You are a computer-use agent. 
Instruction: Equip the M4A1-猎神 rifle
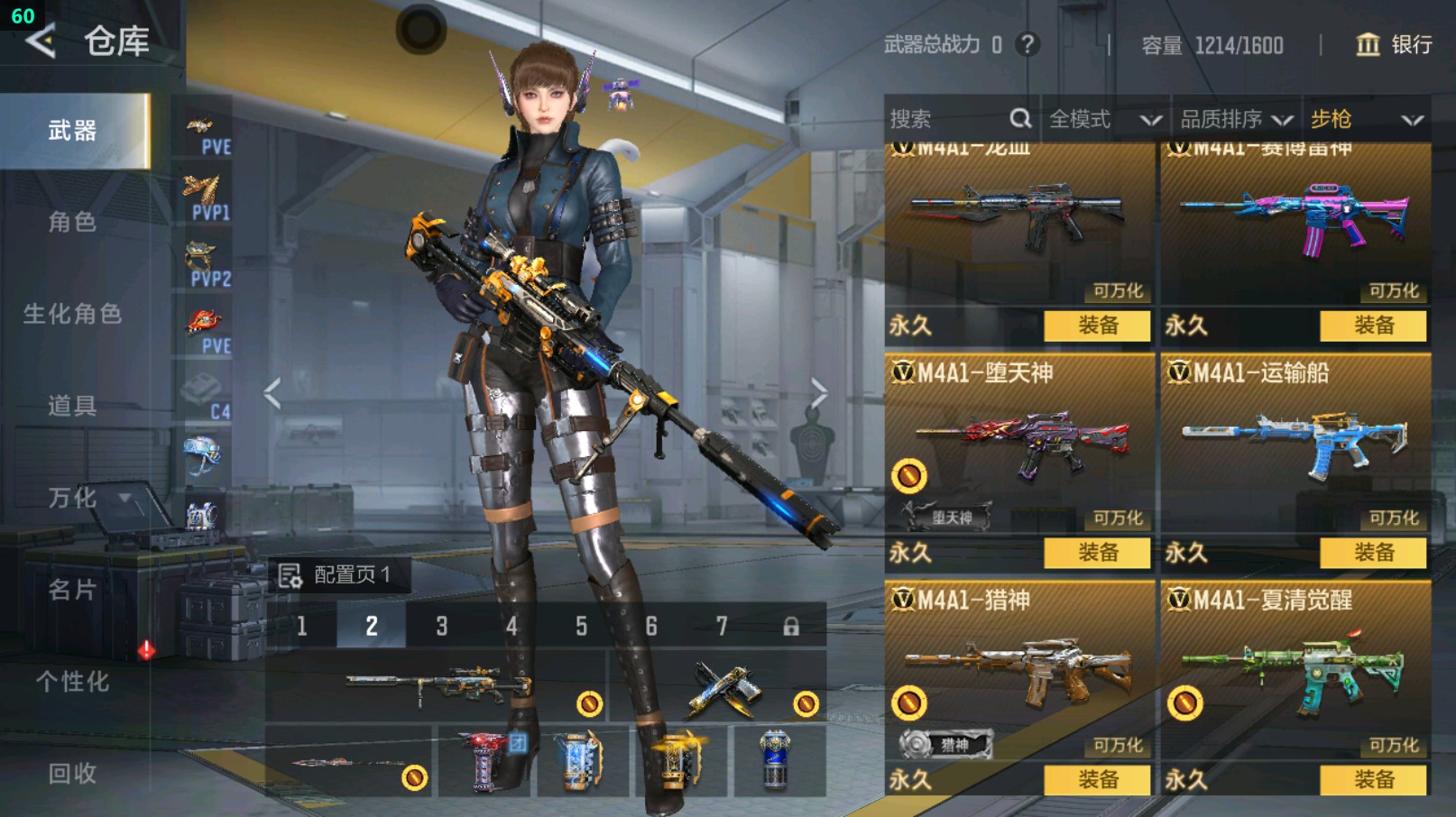pos(1097,780)
